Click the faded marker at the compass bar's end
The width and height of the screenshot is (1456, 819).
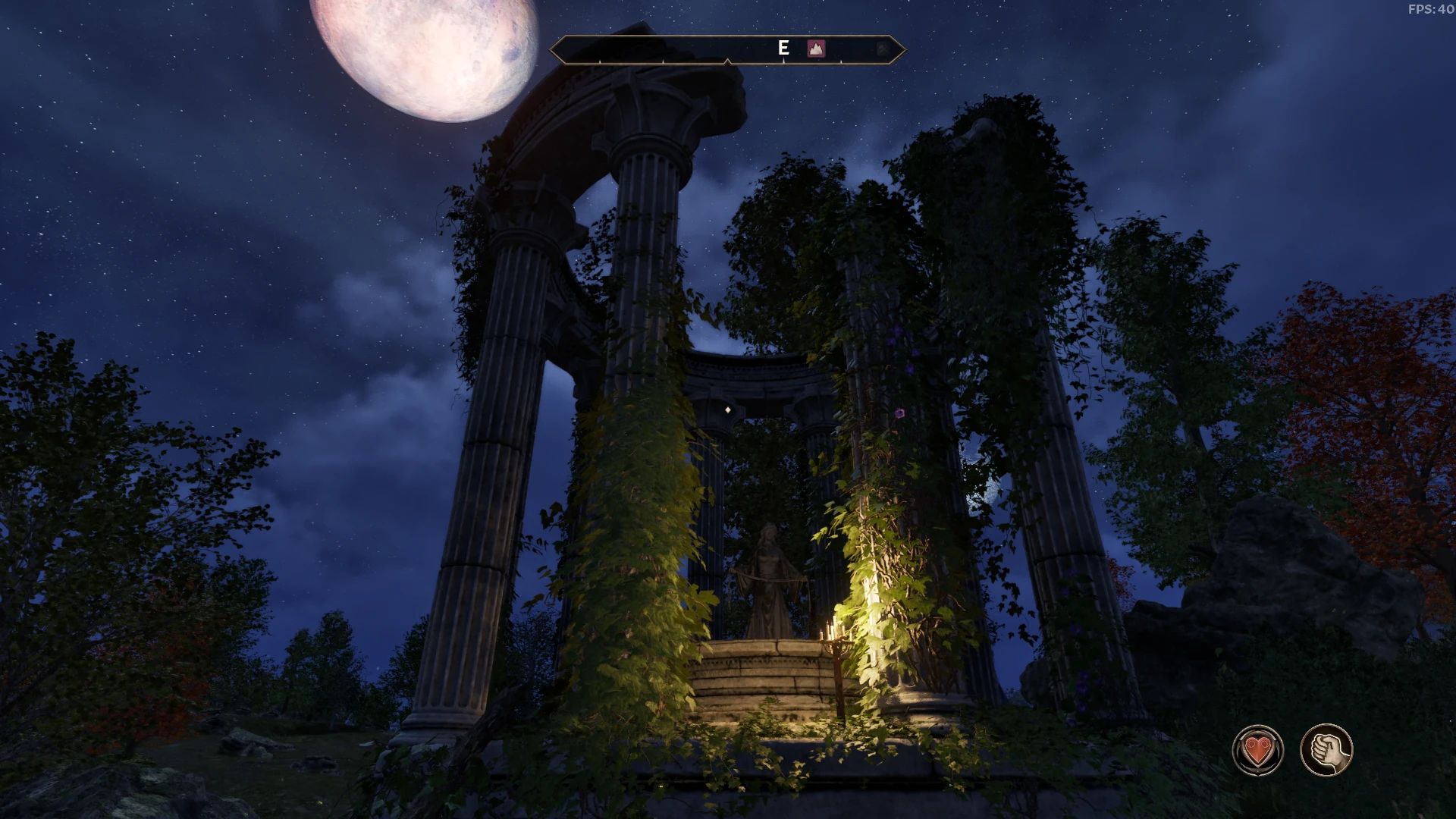coord(882,49)
